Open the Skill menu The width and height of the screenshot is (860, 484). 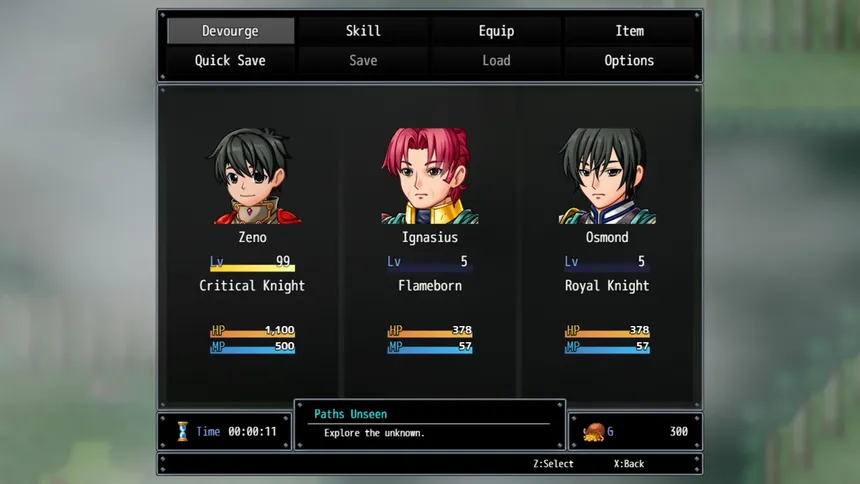(363, 31)
